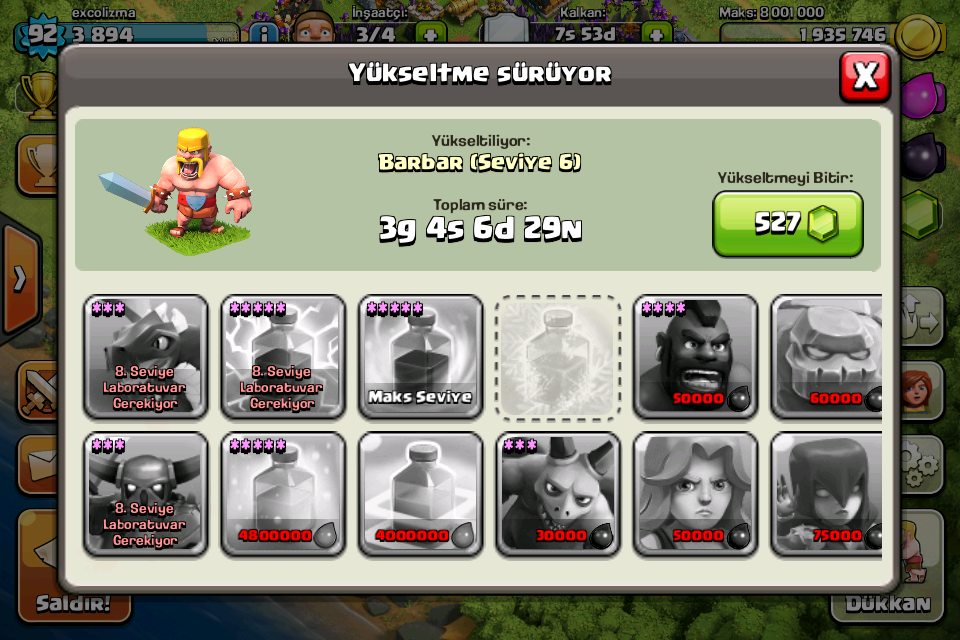Select the spell upgrade costing 4800000
The width and height of the screenshot is (960, 640).
coord(283,493)
